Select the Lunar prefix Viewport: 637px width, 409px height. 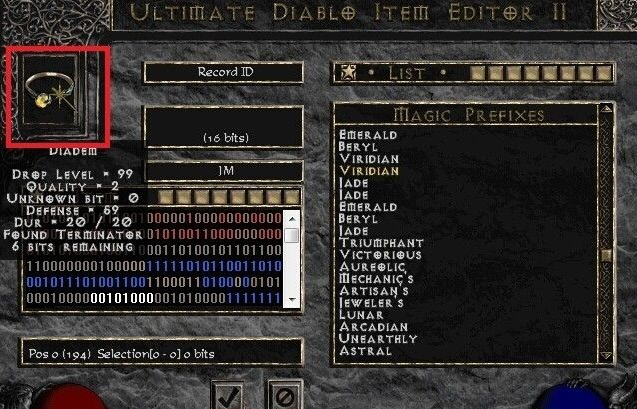(360, 315)
